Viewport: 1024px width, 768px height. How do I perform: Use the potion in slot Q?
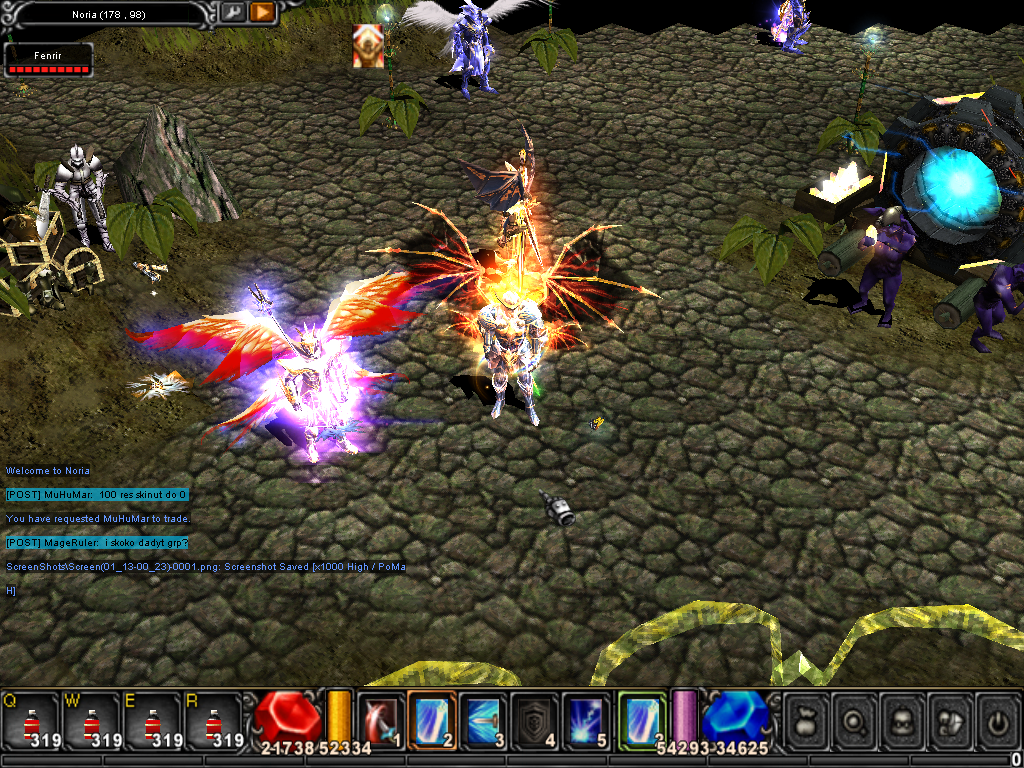[x=30, y=720]
